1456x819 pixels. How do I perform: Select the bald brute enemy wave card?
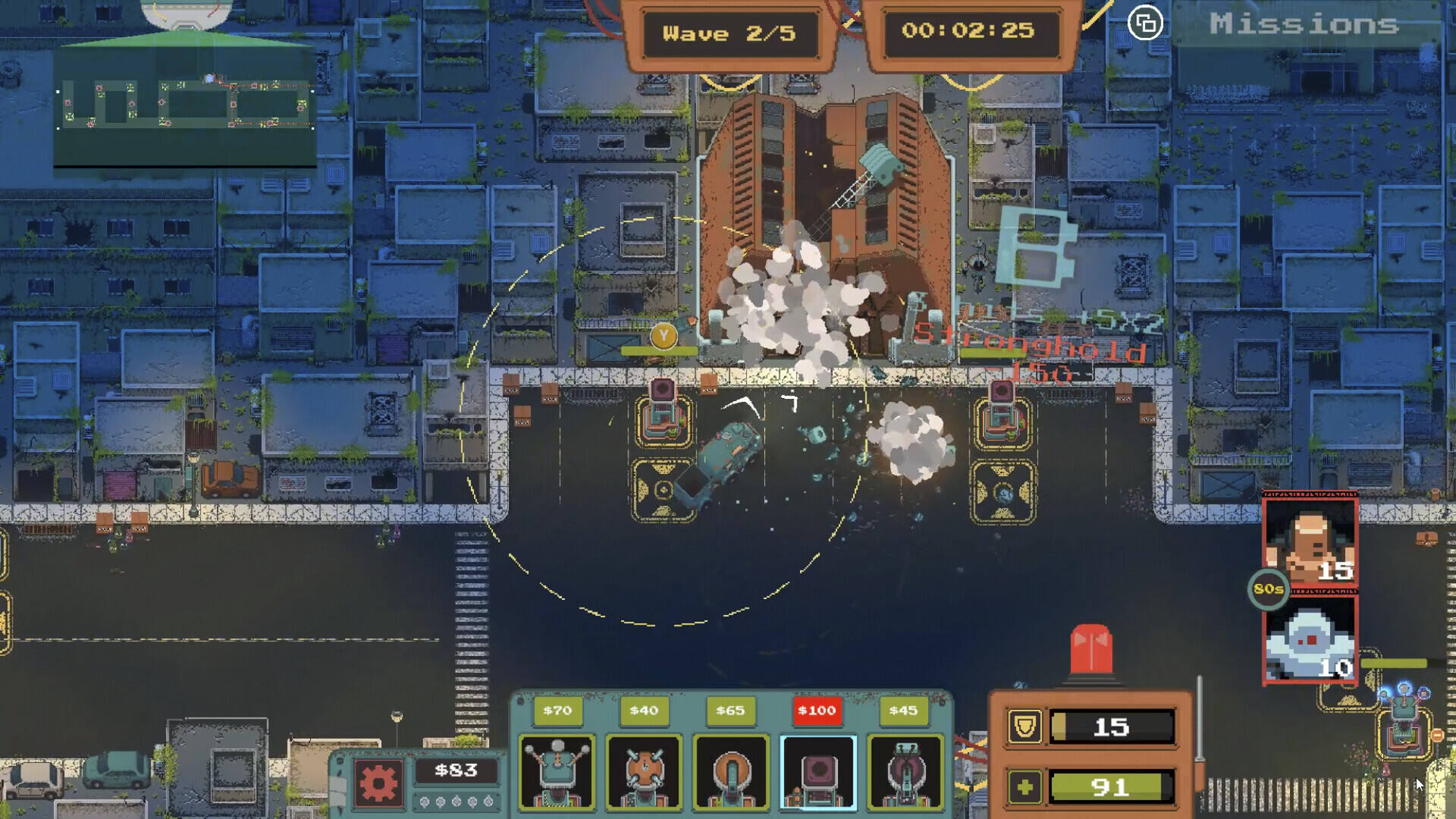(x=1310, y=544)
